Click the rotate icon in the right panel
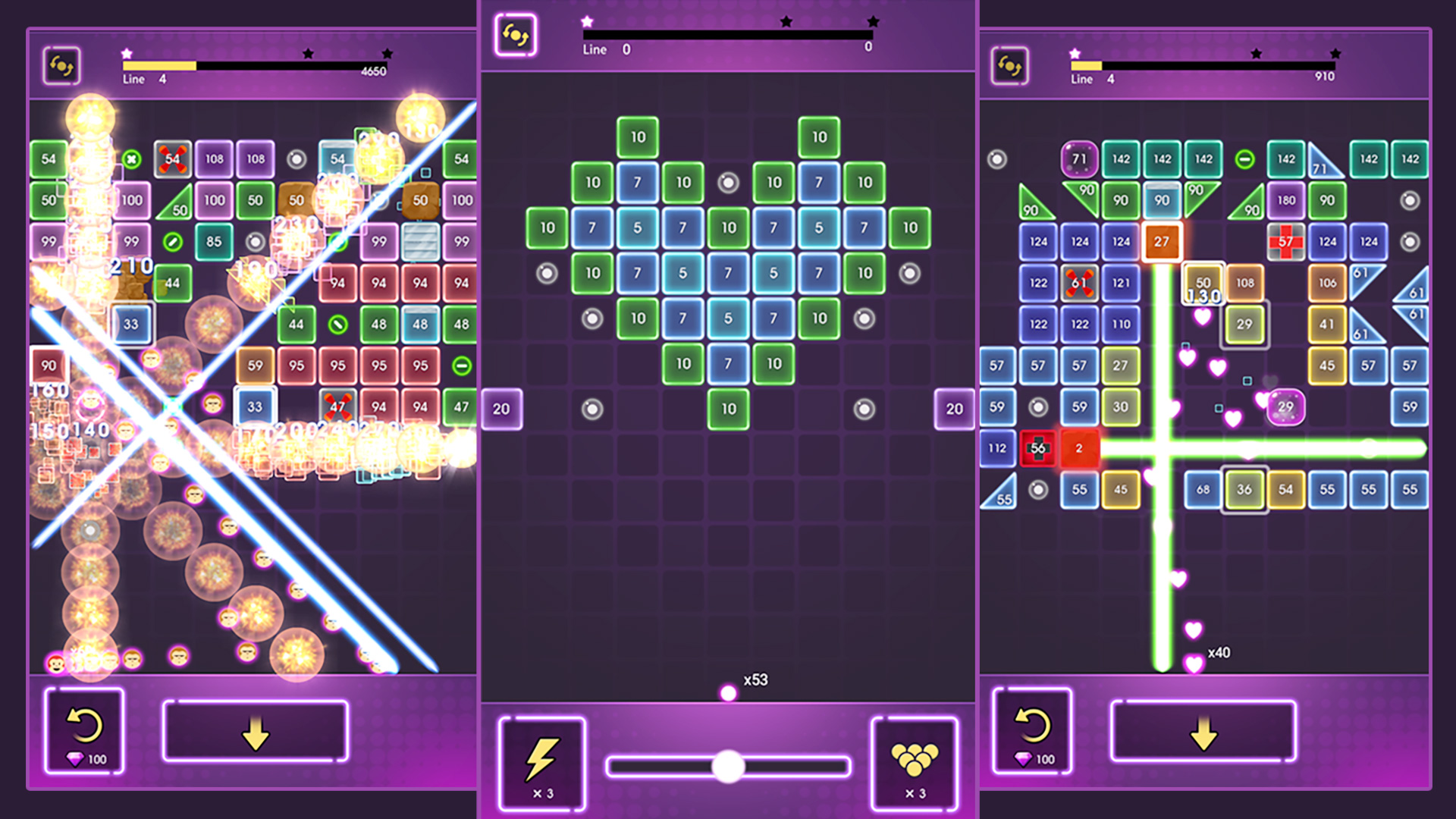The height and width of the screenshot is (819, 1456). [1008, 67]
